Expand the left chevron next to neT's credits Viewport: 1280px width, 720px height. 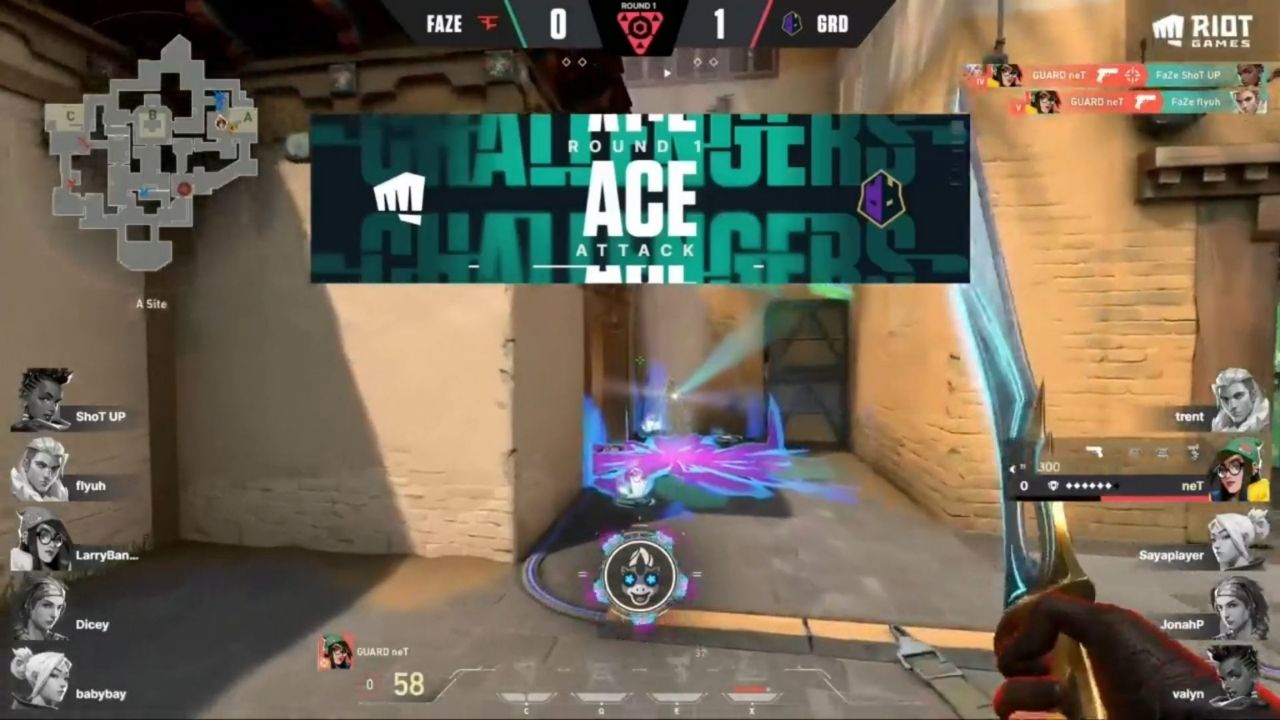[x=1012, y=468]
